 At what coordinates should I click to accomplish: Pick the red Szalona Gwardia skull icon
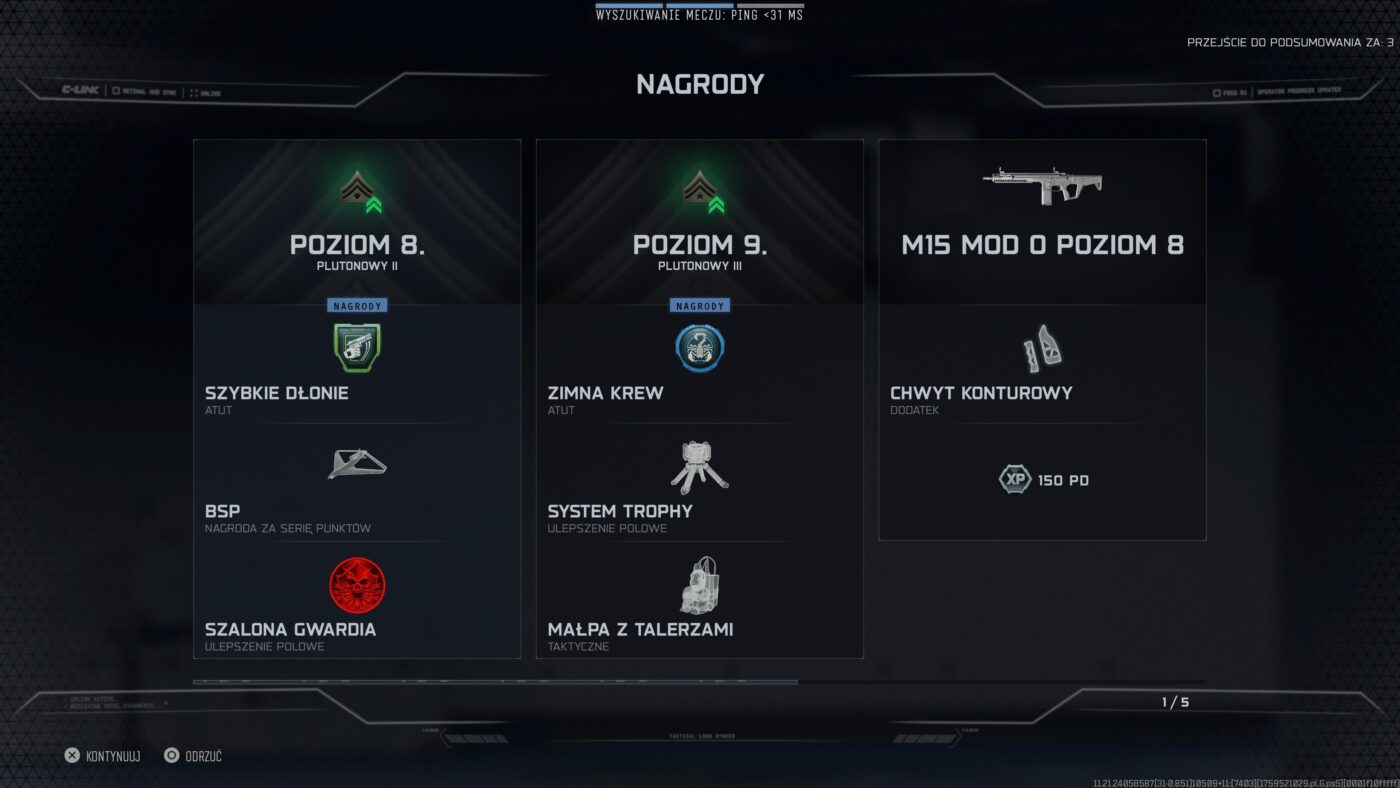(357, 585)
